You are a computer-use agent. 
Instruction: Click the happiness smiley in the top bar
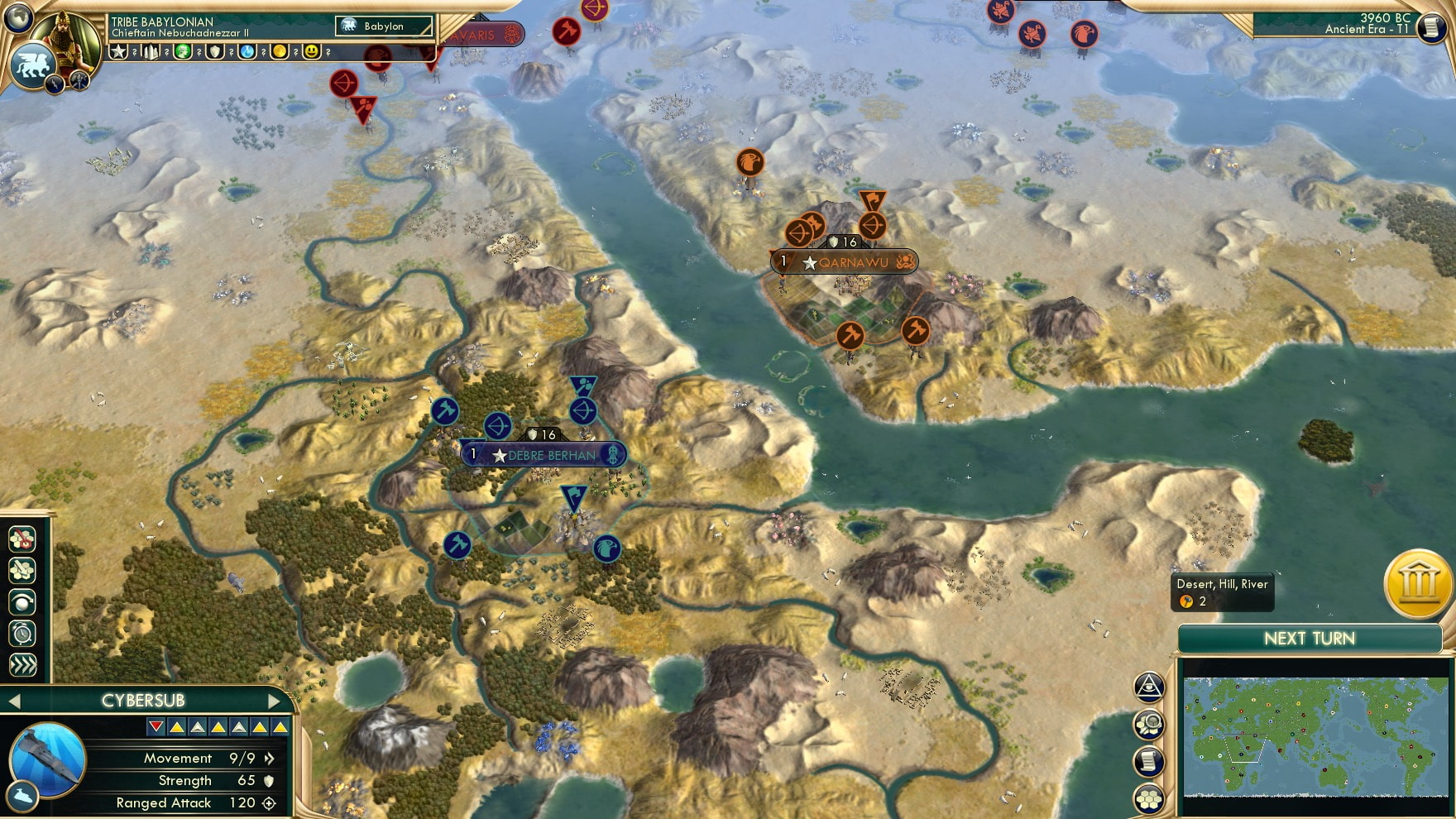point(311,52)
